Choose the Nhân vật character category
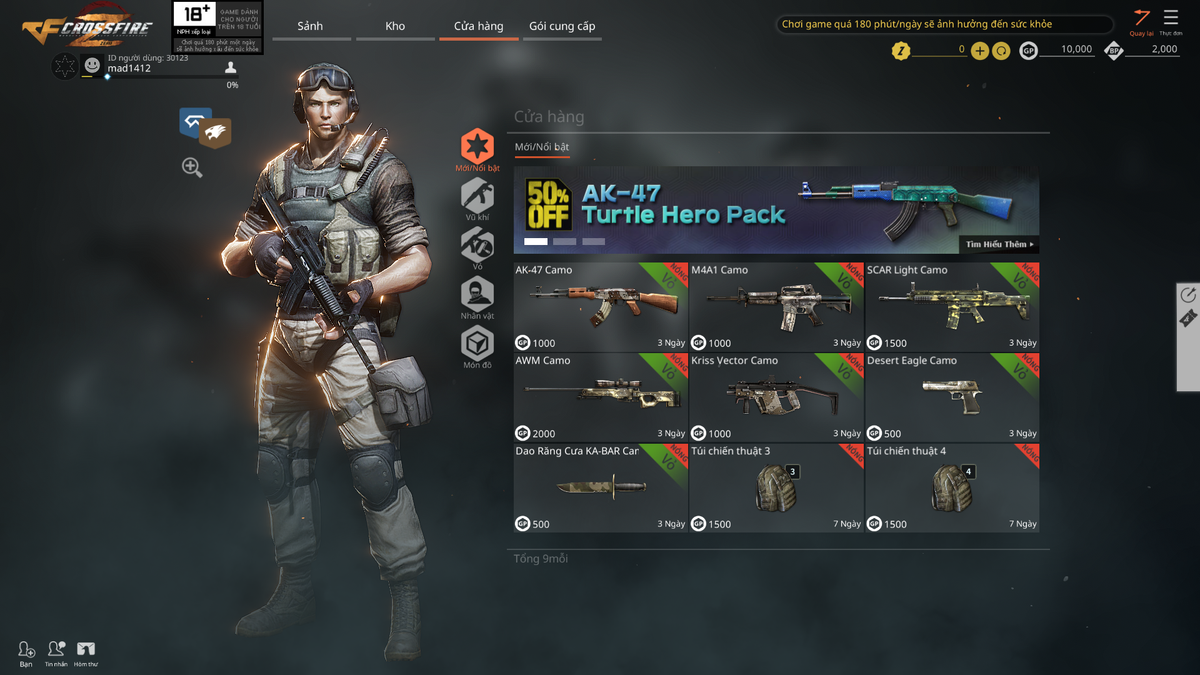This screenshot has height=675, width=1200. pos(477,297)
